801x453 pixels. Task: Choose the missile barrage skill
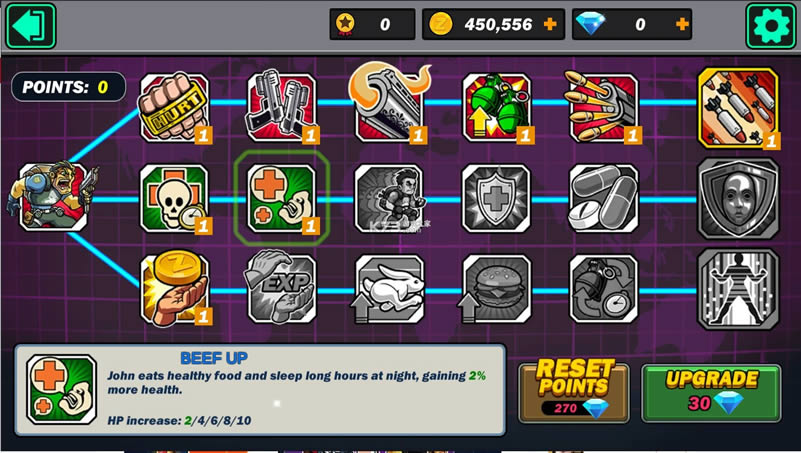[x=738, y=108]
